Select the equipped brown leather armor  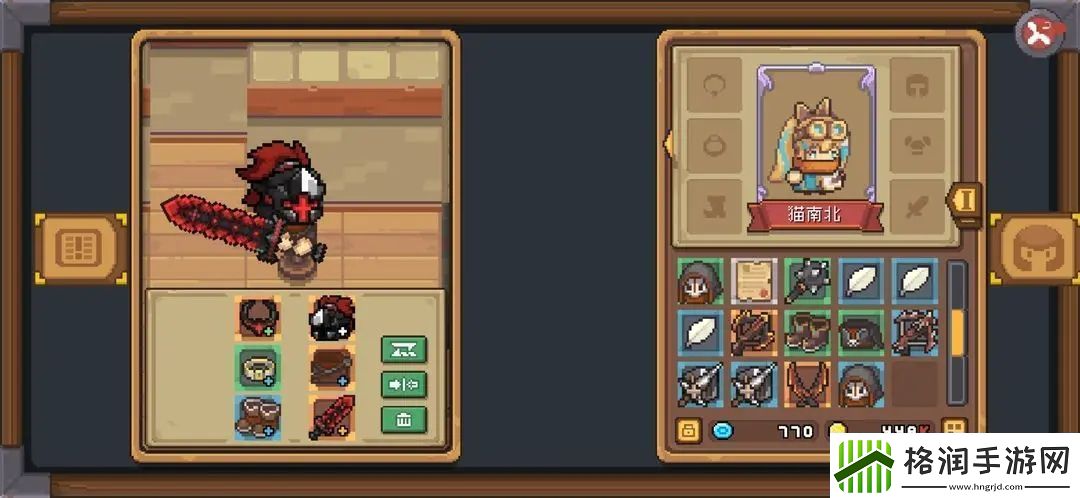click(331, 368)
